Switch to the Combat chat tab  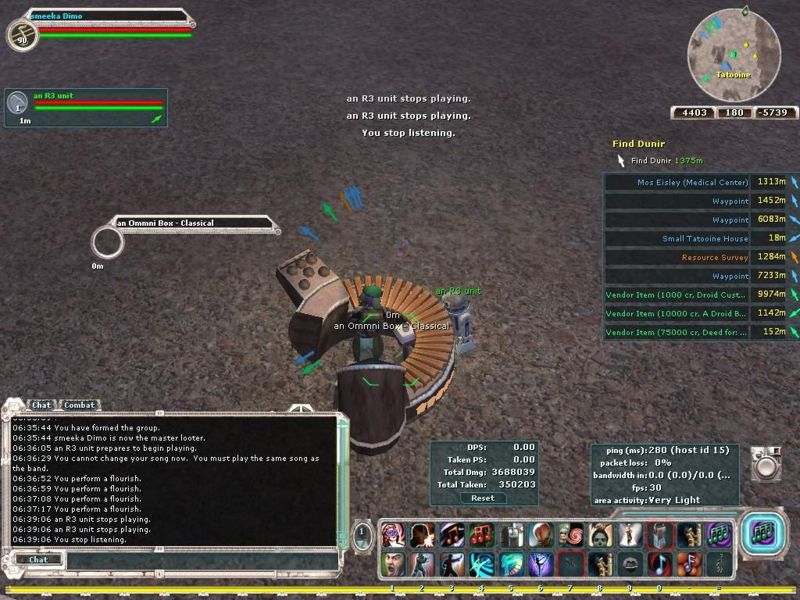[79, 405]
